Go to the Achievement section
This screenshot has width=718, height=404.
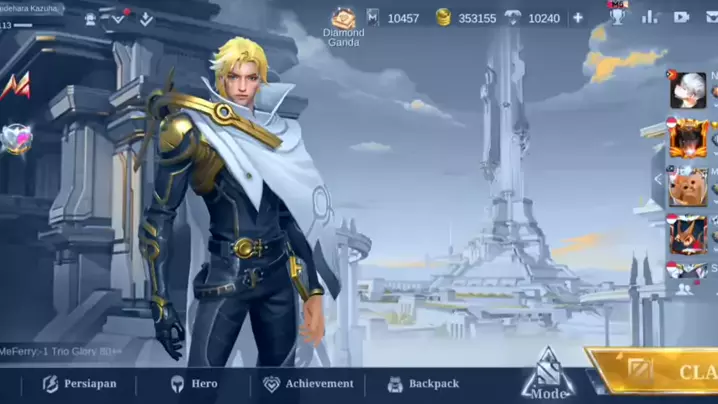[308, 384]
